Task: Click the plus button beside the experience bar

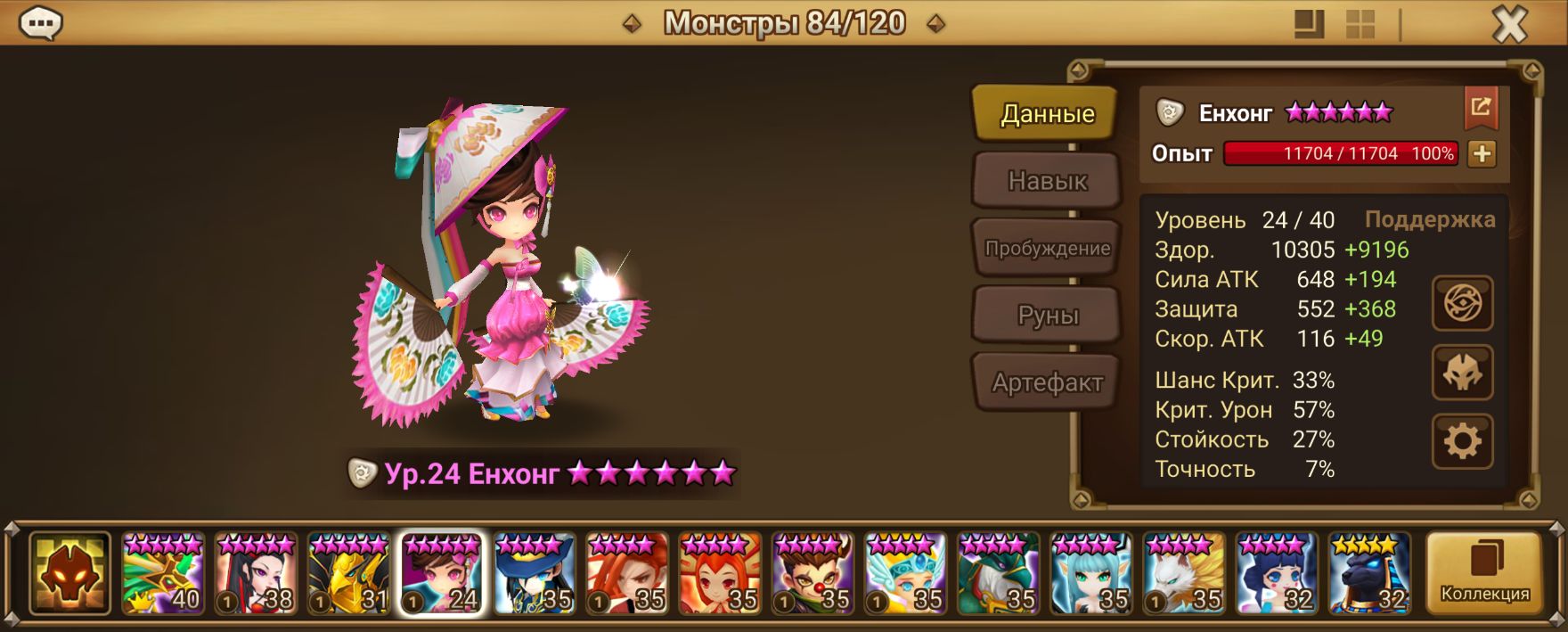Action: (1482, 153)
